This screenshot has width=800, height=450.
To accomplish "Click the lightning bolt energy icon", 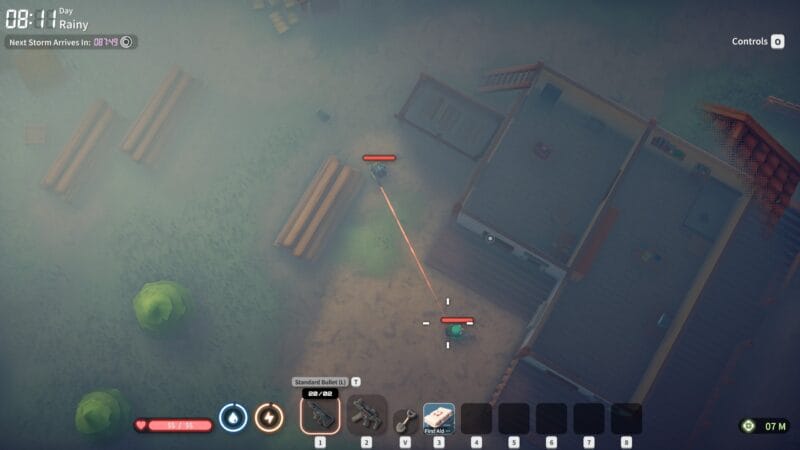I will (268, 417).
